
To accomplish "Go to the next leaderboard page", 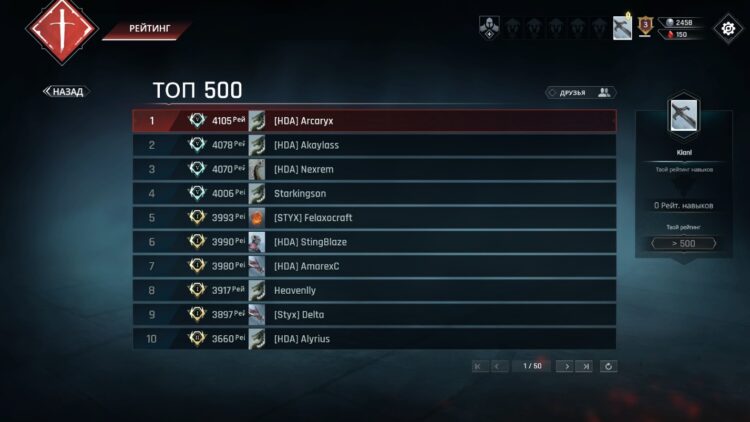I will click(567, 366).
